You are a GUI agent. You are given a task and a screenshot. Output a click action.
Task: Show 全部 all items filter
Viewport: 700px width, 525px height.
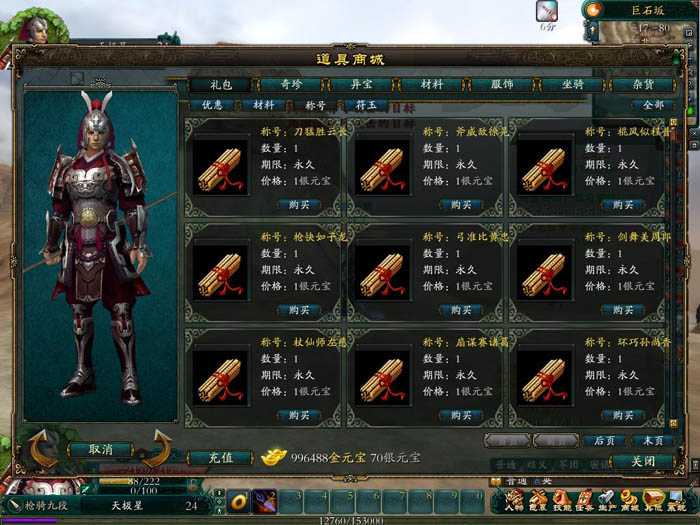[x=653, y=104]
